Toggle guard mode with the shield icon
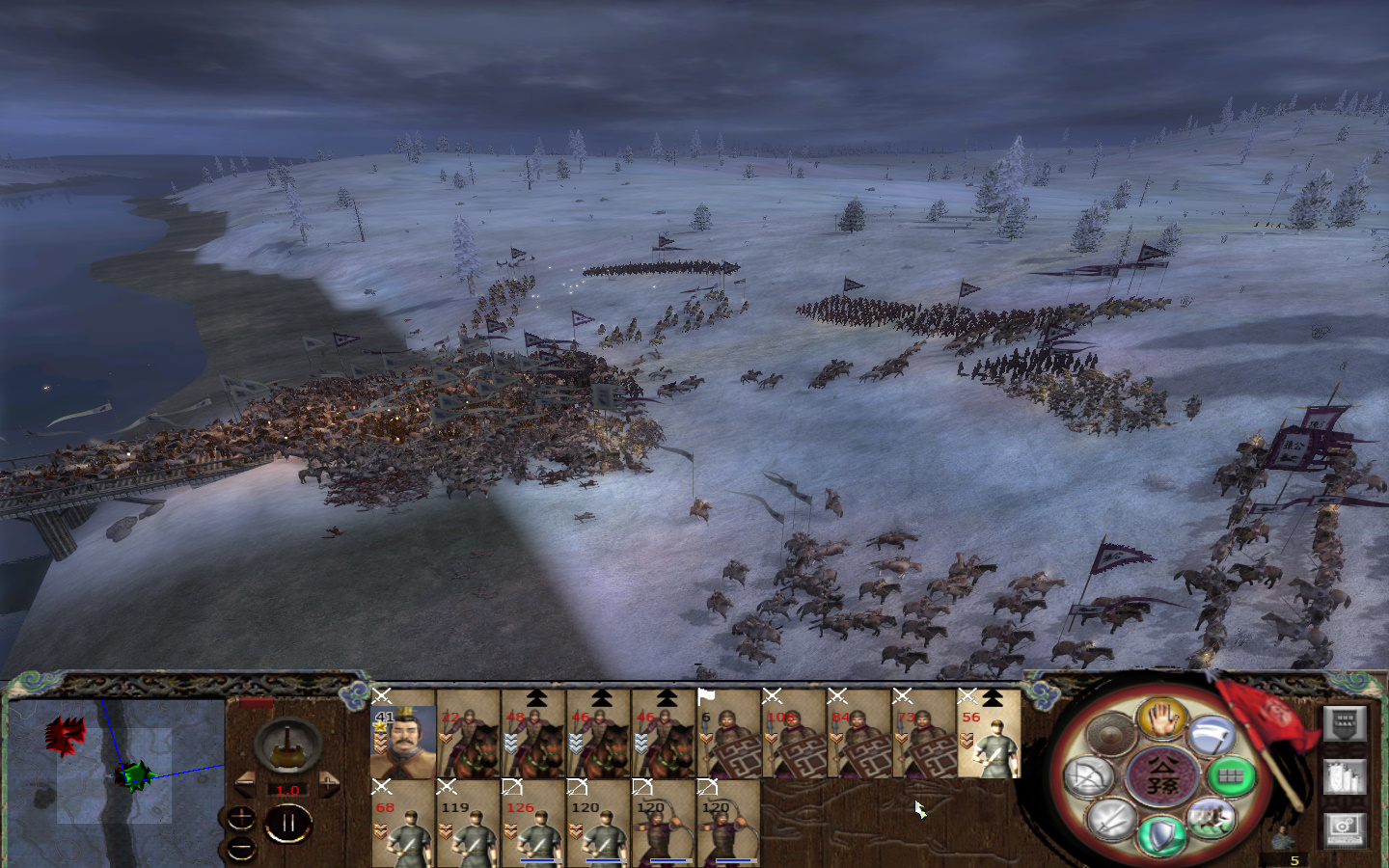This screenshot has width=1389, height=868. coord(1161,835)
